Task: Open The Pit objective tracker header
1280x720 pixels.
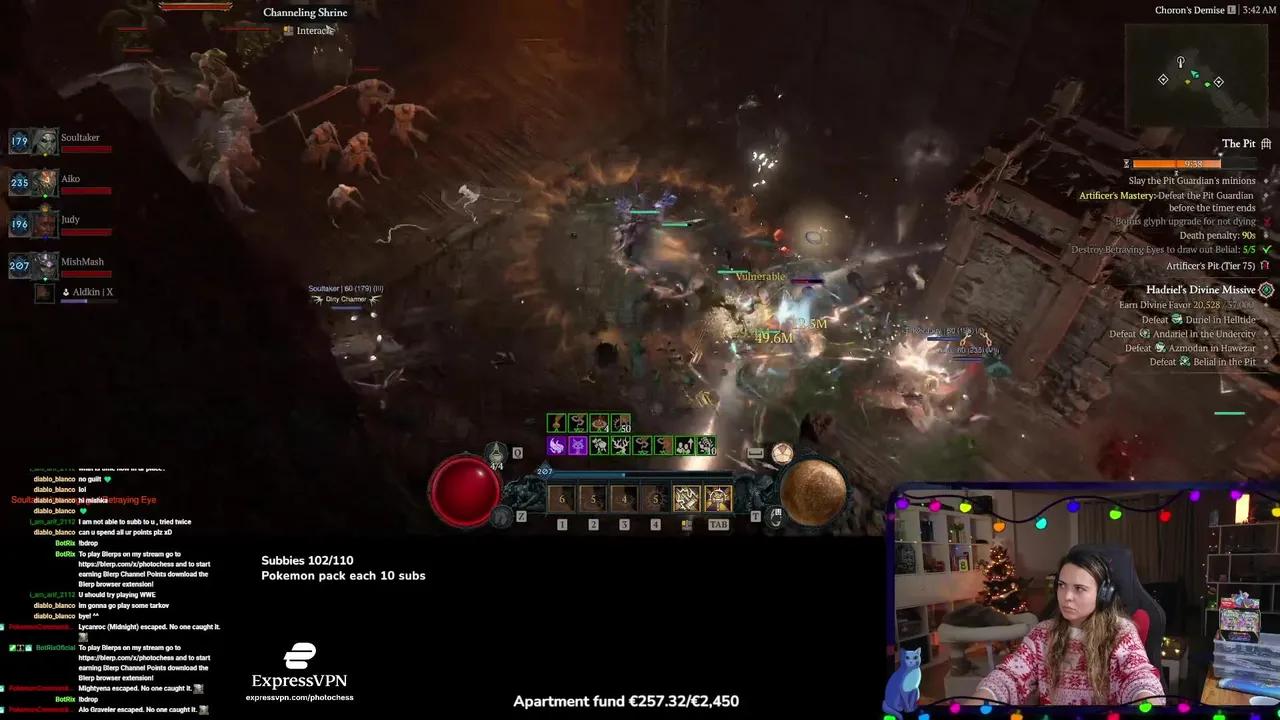Action: click(x=1238, y=144)
